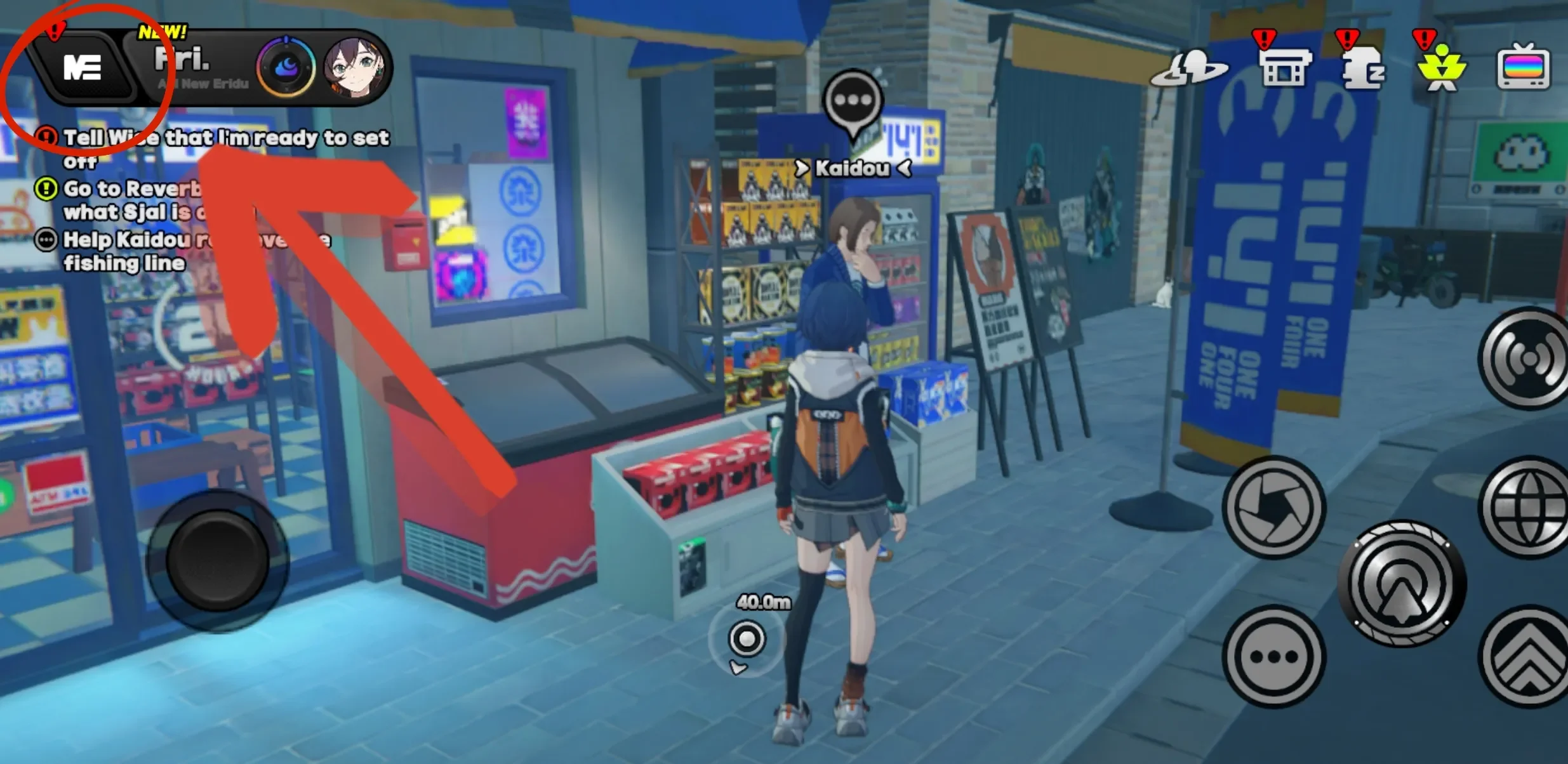Image resolution: width=1568 pixels, height=764 pixels.
Task: Adjust the circular day-night time dial
Action: pyautogui.click(x=286, y=66)
